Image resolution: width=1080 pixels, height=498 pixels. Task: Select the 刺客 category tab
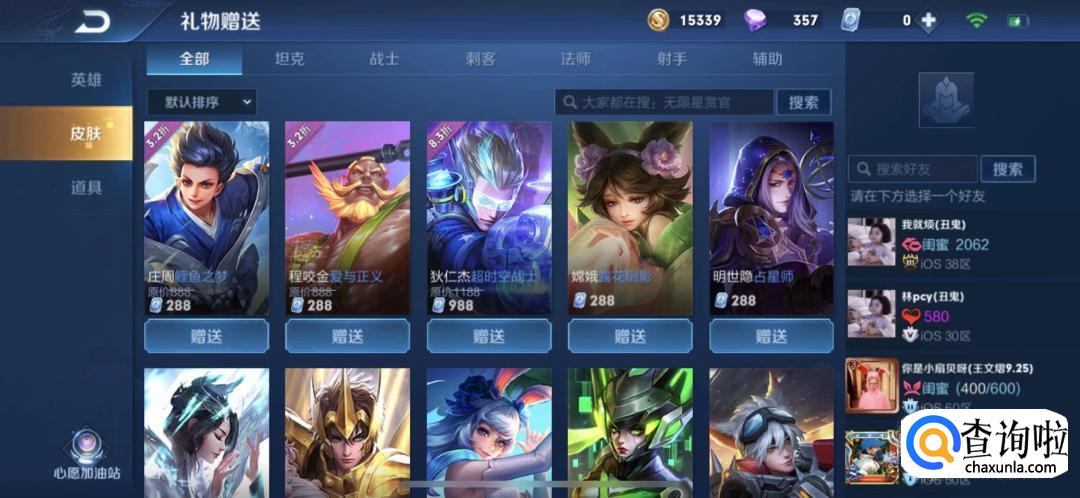(x=480, y=59)
